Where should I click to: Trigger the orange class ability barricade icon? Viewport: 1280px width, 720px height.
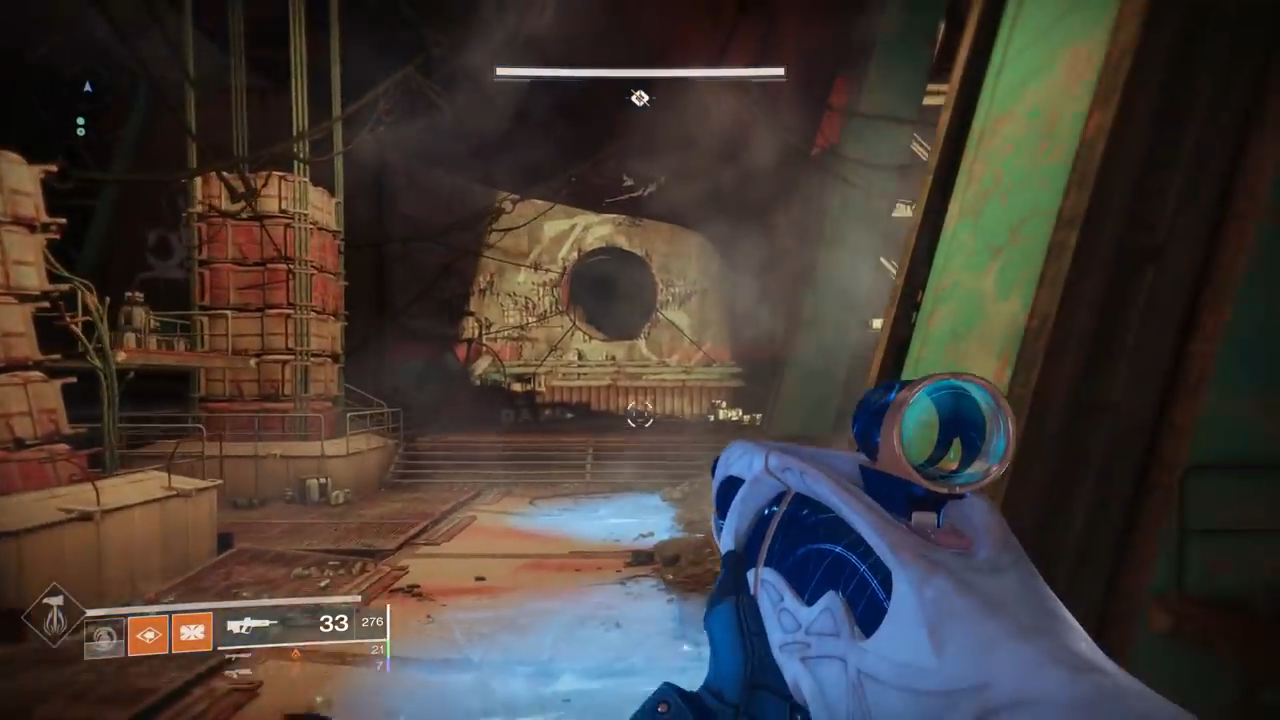[x=191, y=634]
